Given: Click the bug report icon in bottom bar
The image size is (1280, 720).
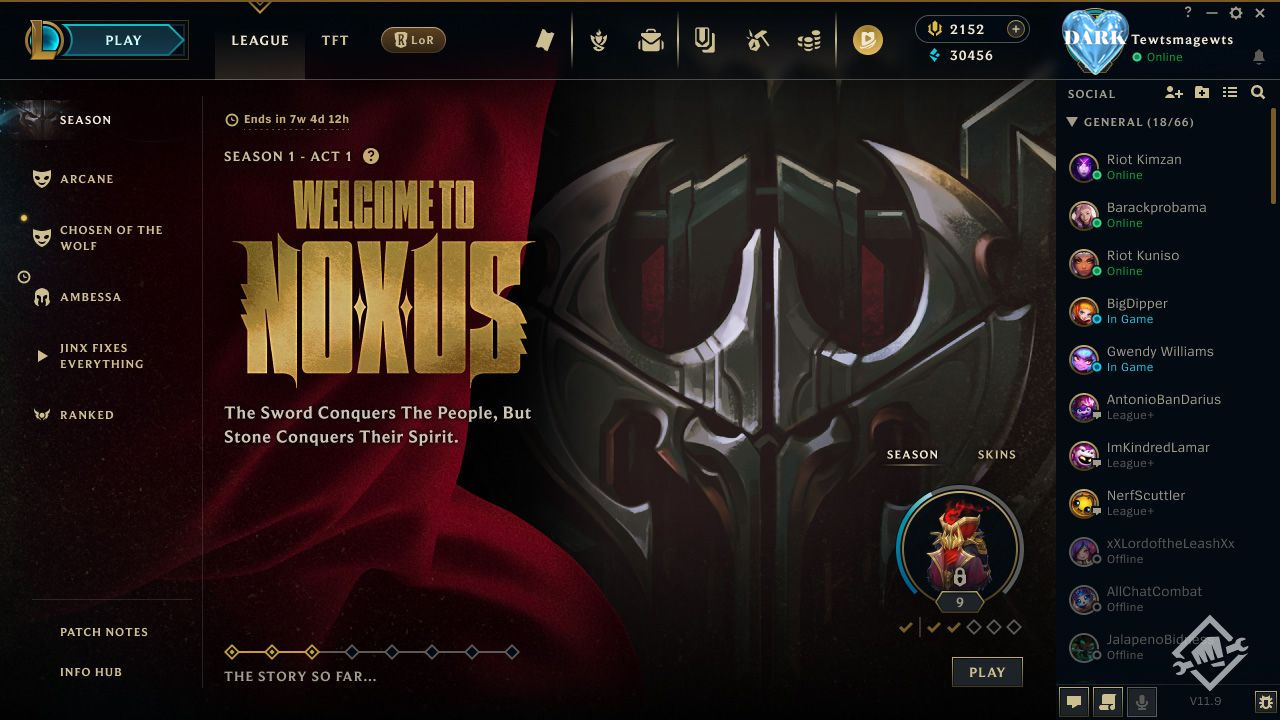Looking at the screenshot, I should (1263, 702).
